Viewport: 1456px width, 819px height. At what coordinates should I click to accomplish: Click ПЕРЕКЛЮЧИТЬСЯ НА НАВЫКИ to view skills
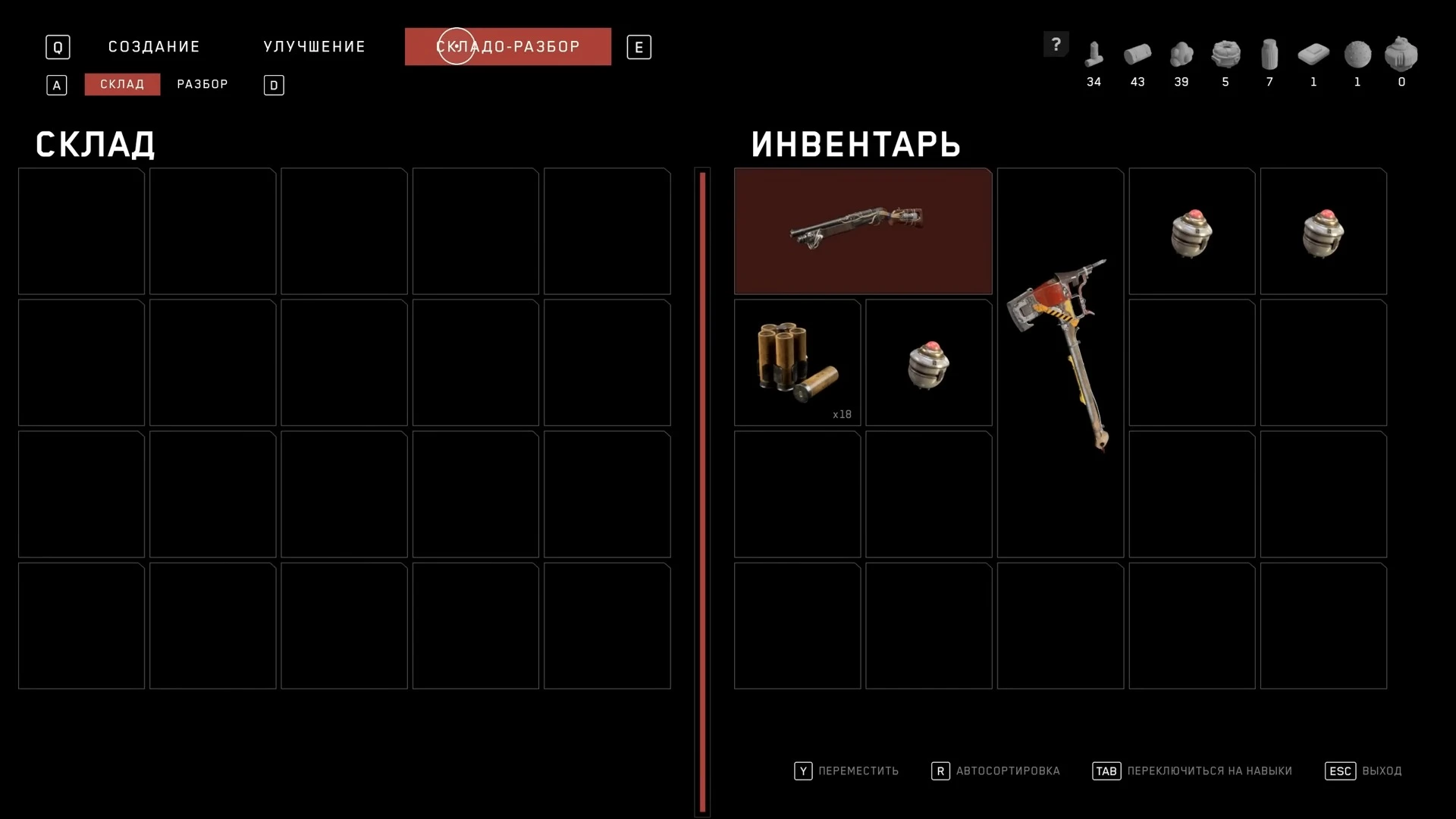click(x=1210, y=770)
